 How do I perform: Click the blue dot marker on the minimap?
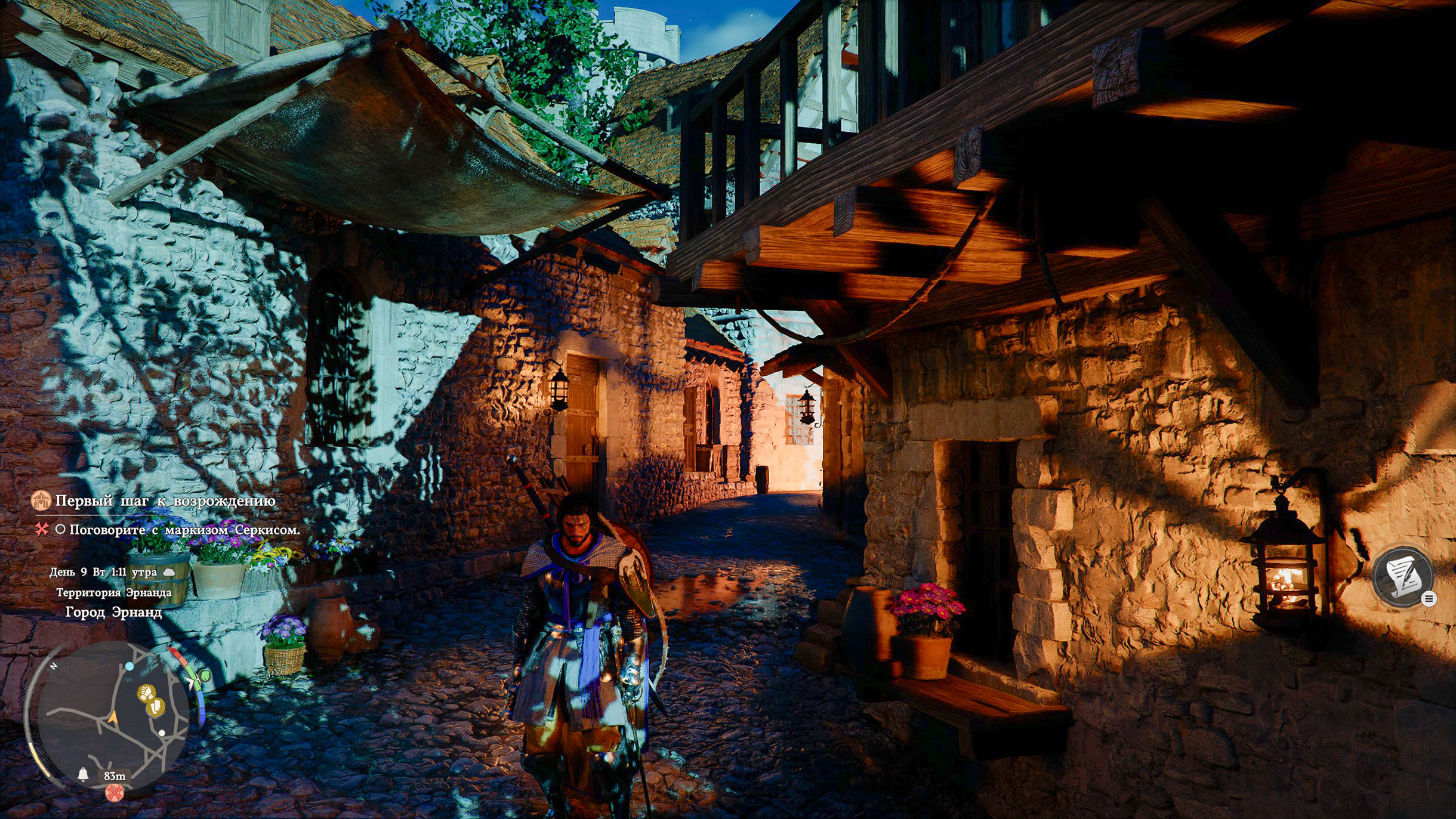pos(129,666)
